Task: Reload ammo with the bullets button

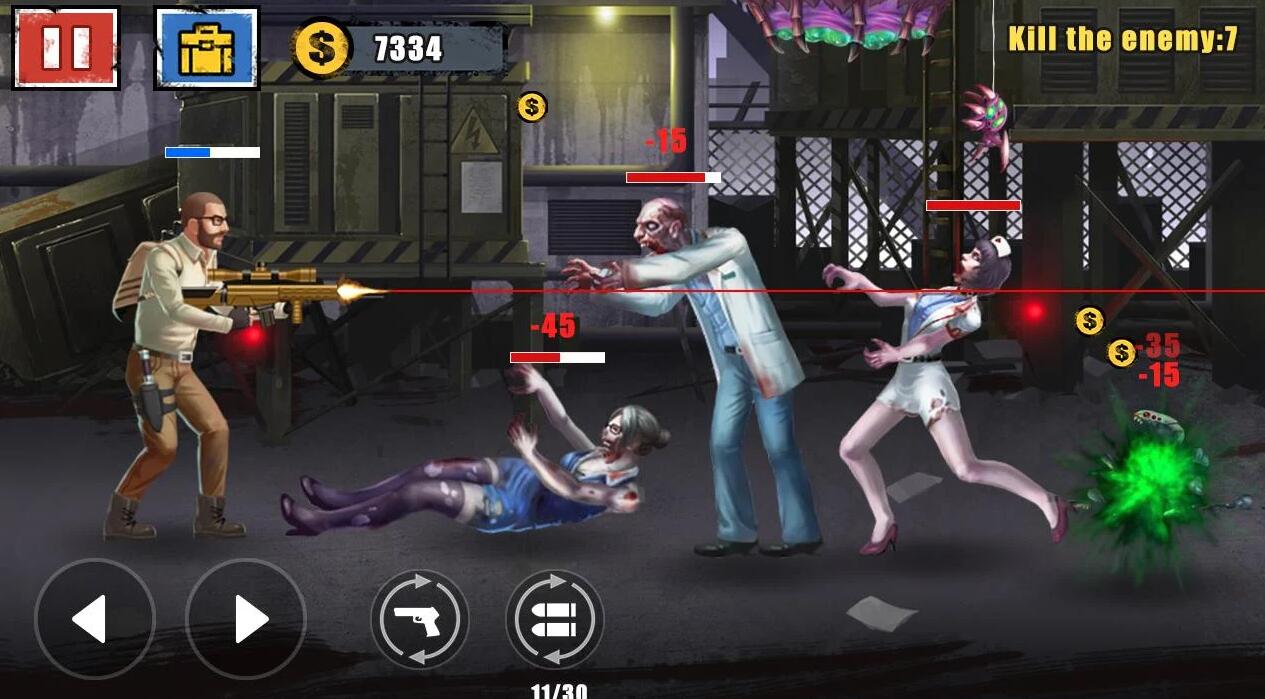Action: point(554,620)
